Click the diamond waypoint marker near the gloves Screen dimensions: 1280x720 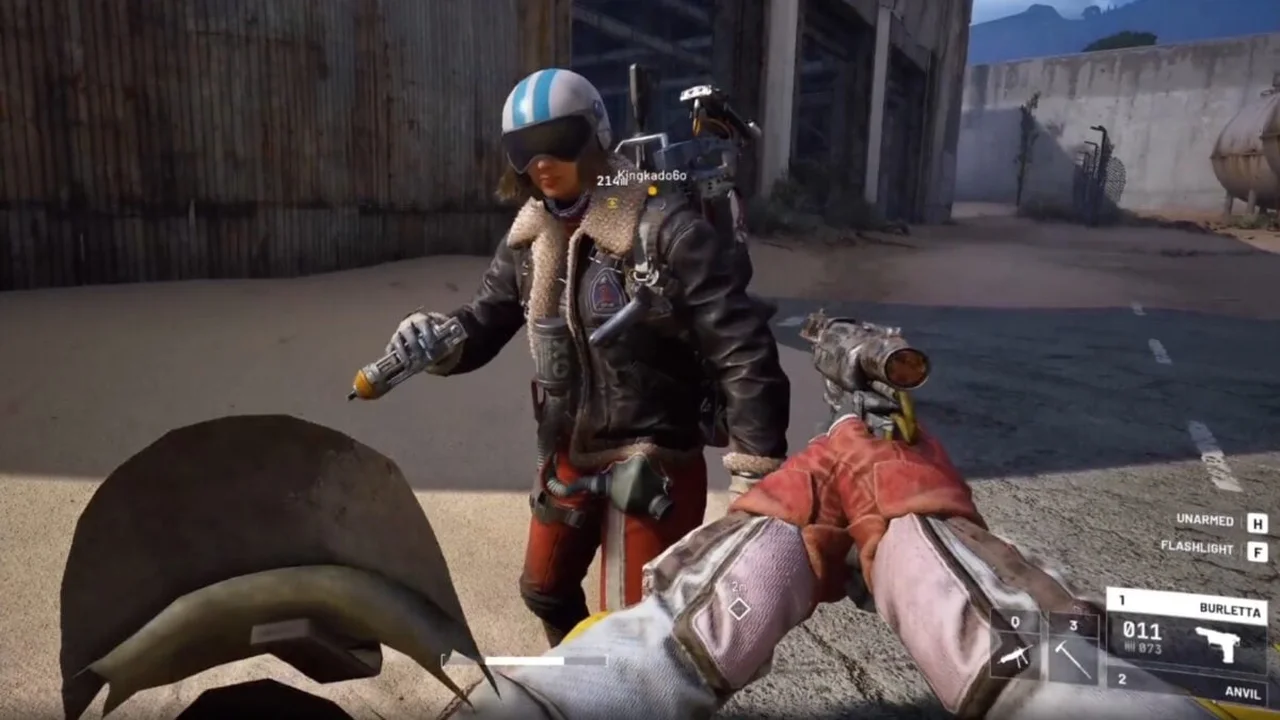tap(739, 608)
